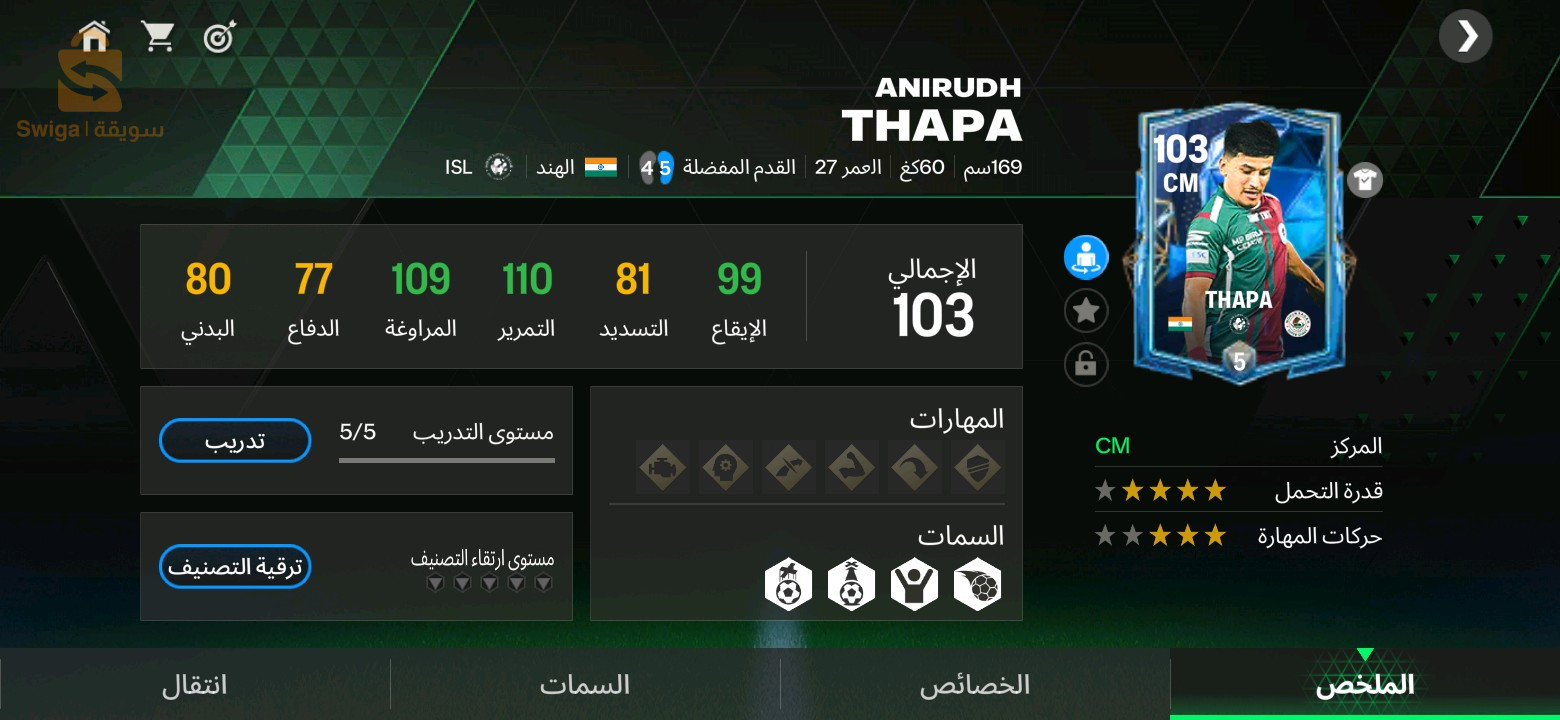The image size is (1560, 720).
Task: Toggle the lock to protect this player
Action: coord(1086,365)
